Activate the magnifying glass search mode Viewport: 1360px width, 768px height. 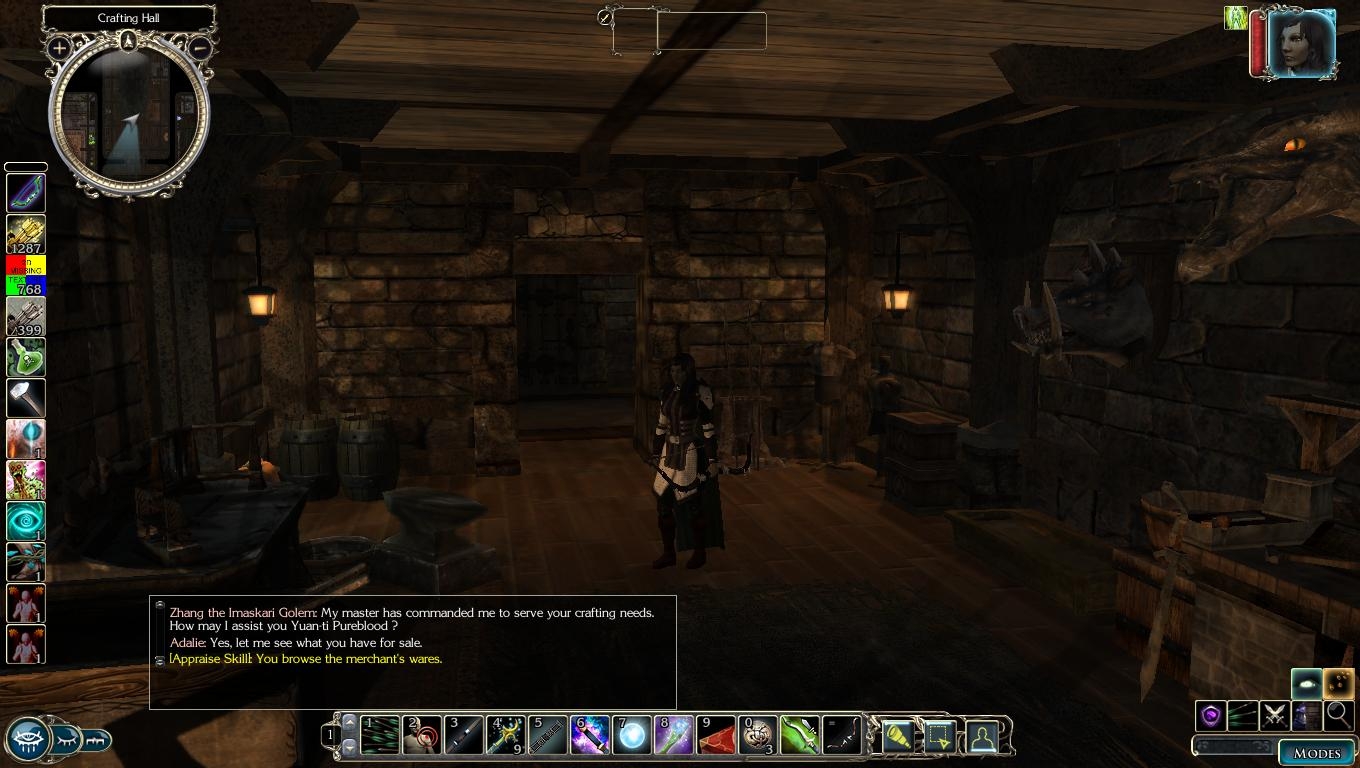pyautogui.click(x=1337, y=715)
